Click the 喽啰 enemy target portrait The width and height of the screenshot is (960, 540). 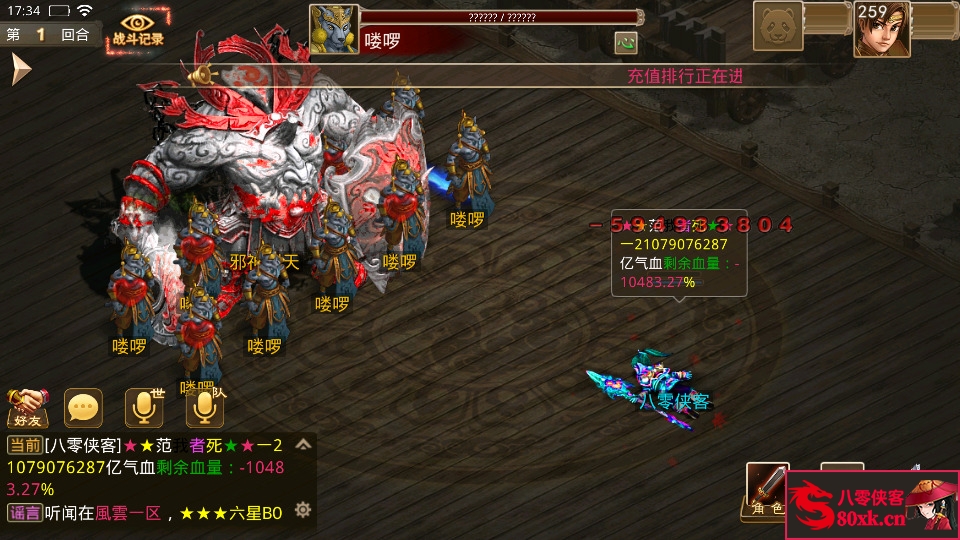tap(334, 29)
